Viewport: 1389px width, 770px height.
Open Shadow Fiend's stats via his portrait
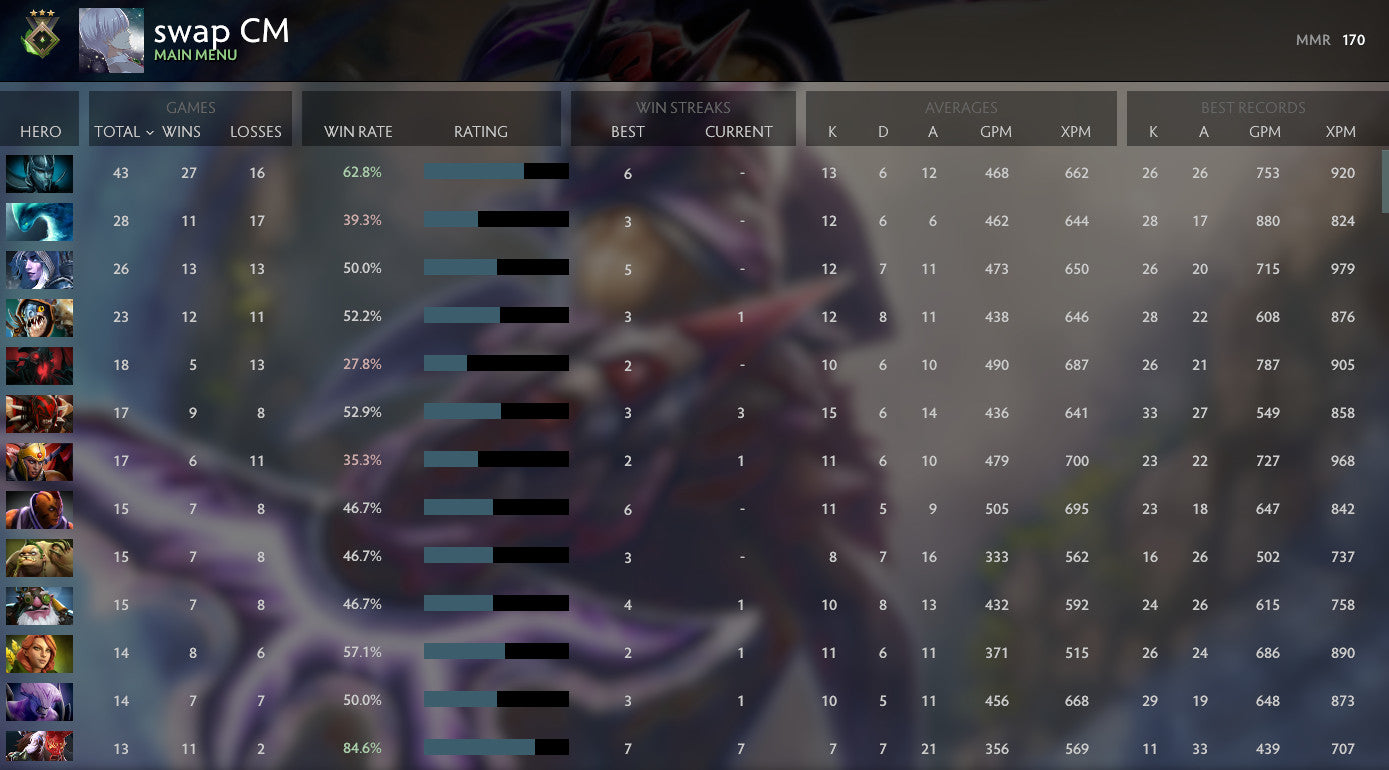[40, 365]
